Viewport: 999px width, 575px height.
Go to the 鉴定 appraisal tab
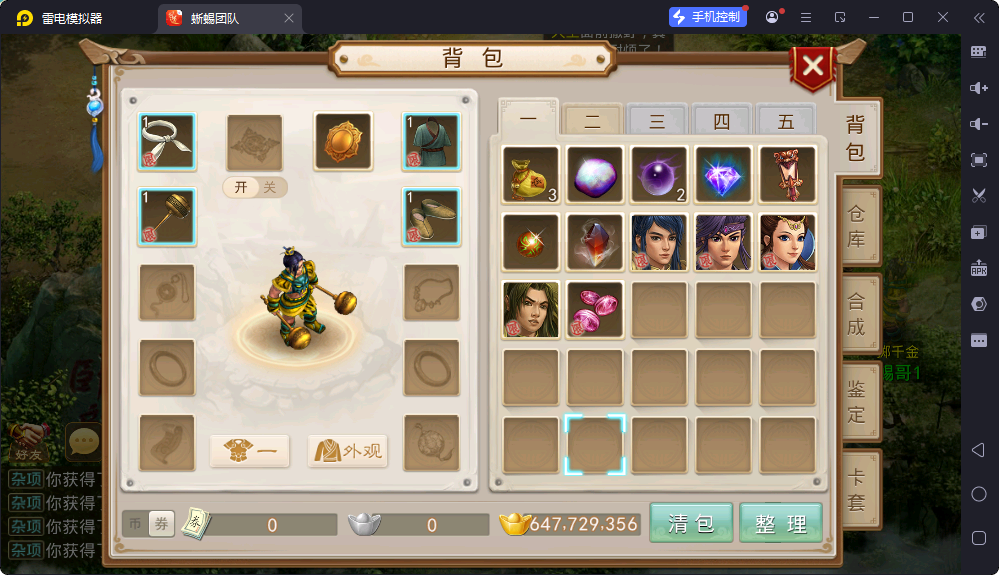858,400
